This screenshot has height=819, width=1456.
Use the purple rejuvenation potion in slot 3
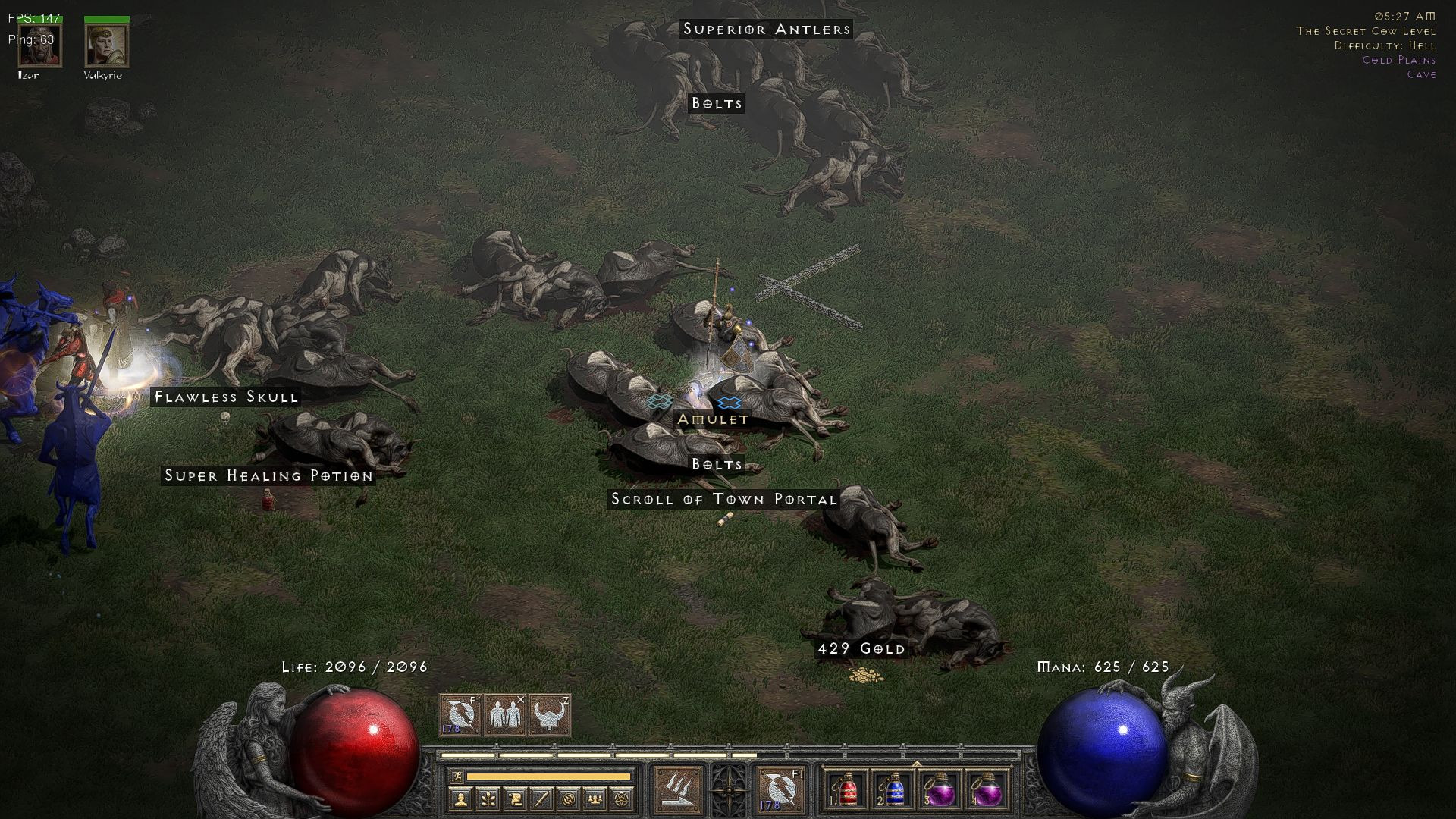[940, 790]
